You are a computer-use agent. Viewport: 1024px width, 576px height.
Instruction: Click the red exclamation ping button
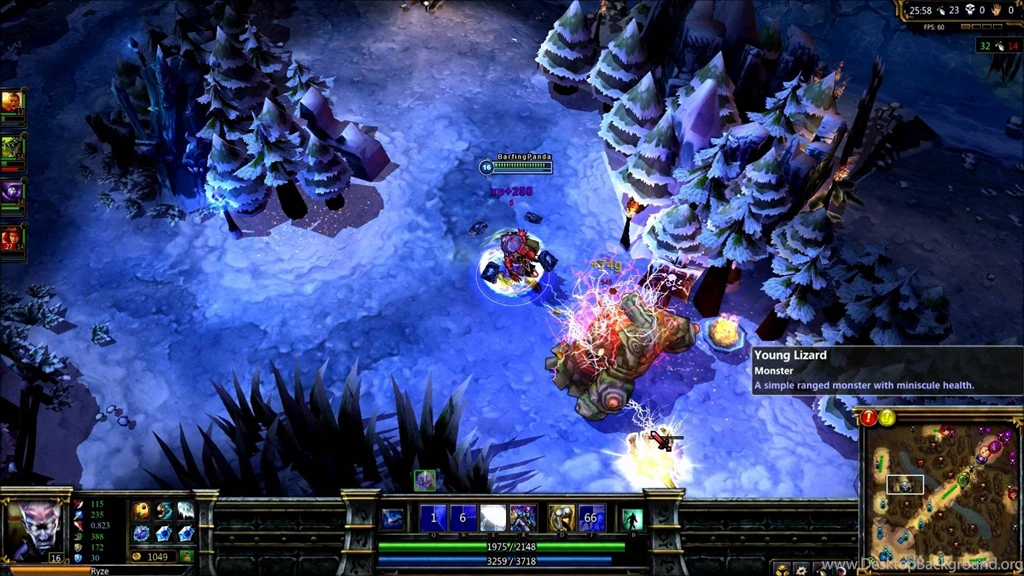(x=868, y=417)
